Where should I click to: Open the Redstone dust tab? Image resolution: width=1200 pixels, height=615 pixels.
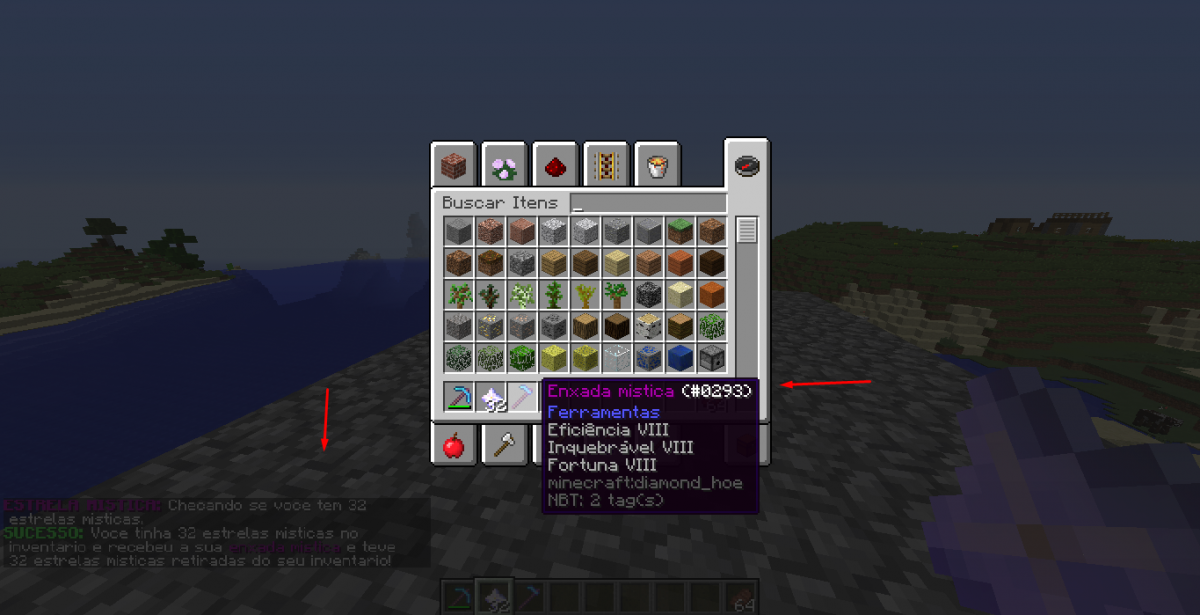pos(555,165)
